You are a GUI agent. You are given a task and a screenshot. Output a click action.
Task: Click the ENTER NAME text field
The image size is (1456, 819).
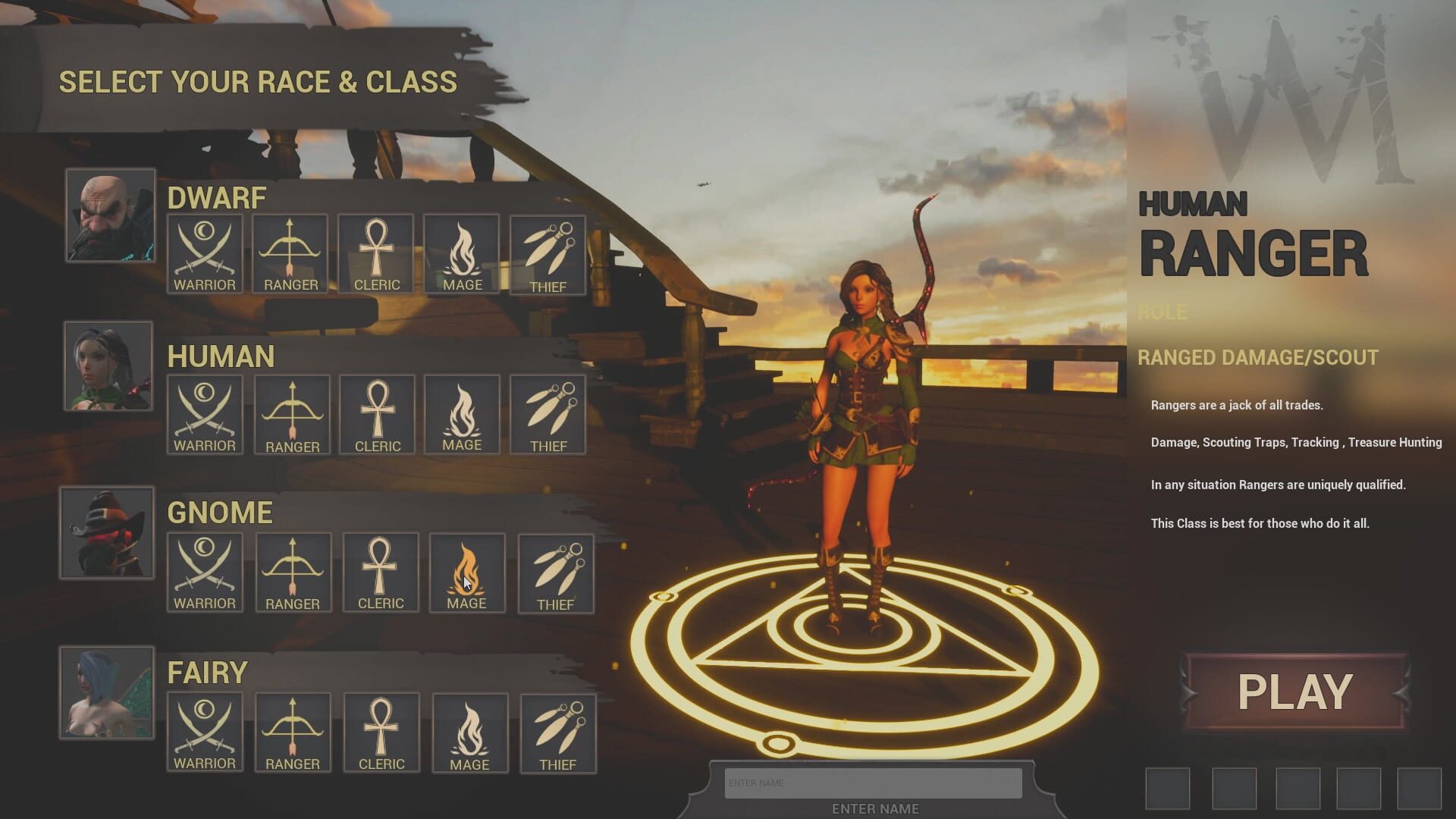tap(872, 782)
